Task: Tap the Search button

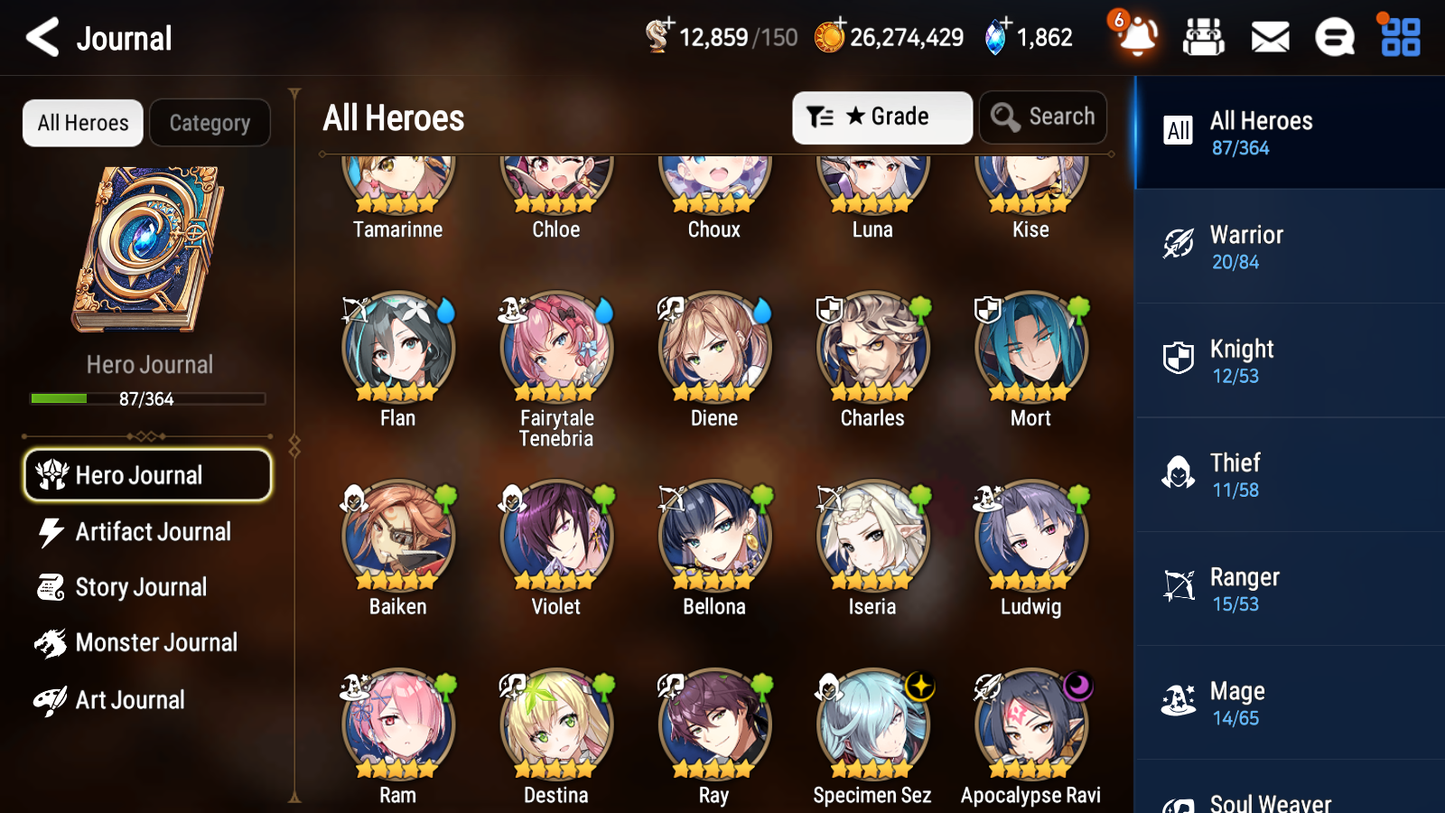Action: (x=1043, y=117)
